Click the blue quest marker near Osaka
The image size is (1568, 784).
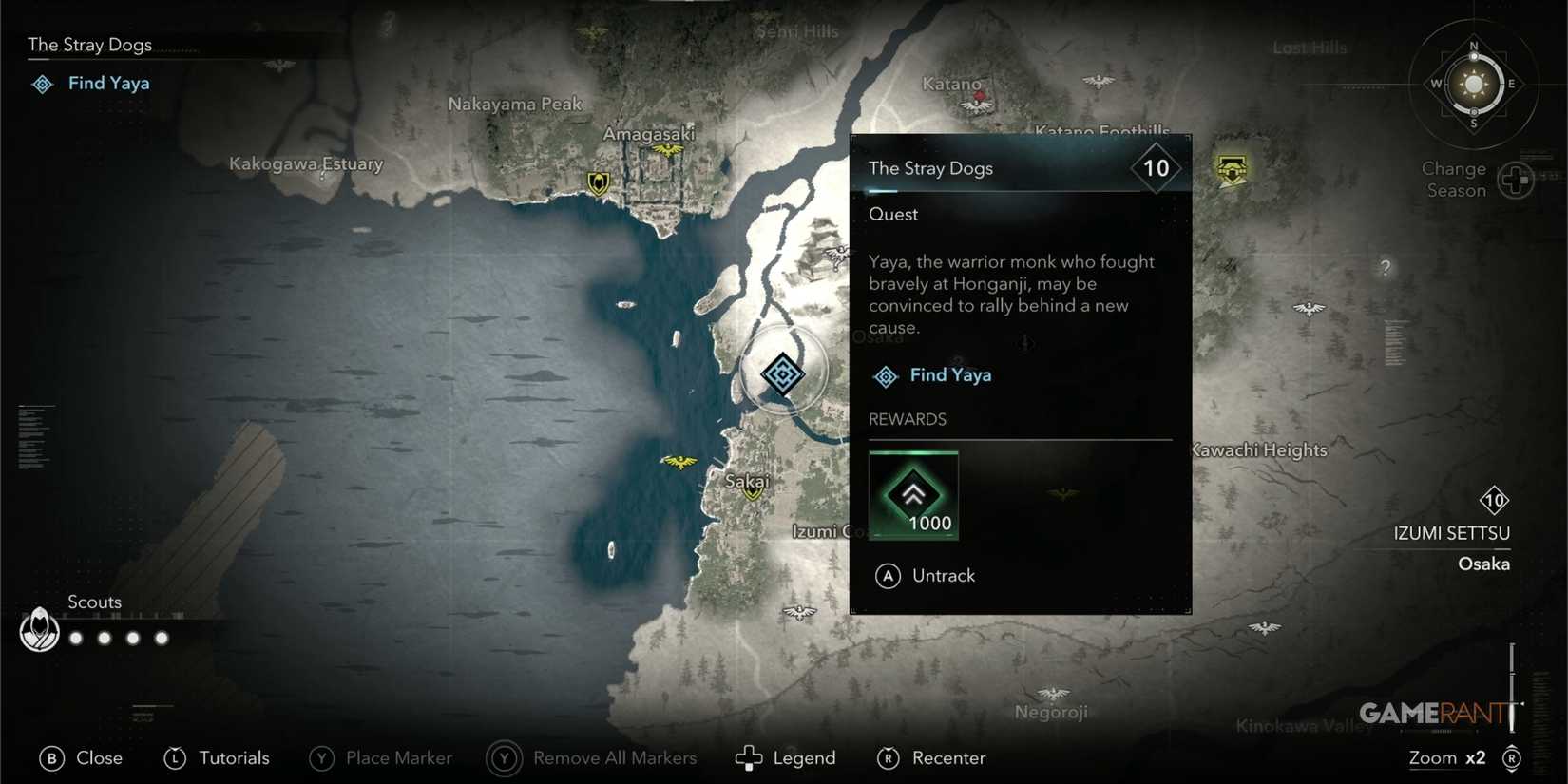pos(782,373)
